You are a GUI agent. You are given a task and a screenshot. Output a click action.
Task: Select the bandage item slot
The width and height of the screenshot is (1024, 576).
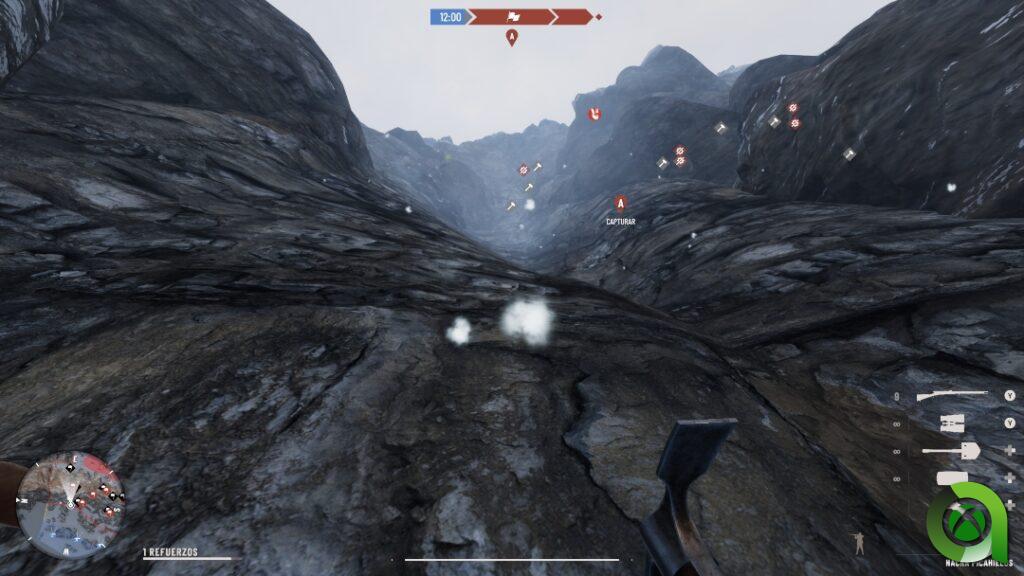tap(951, 478)
